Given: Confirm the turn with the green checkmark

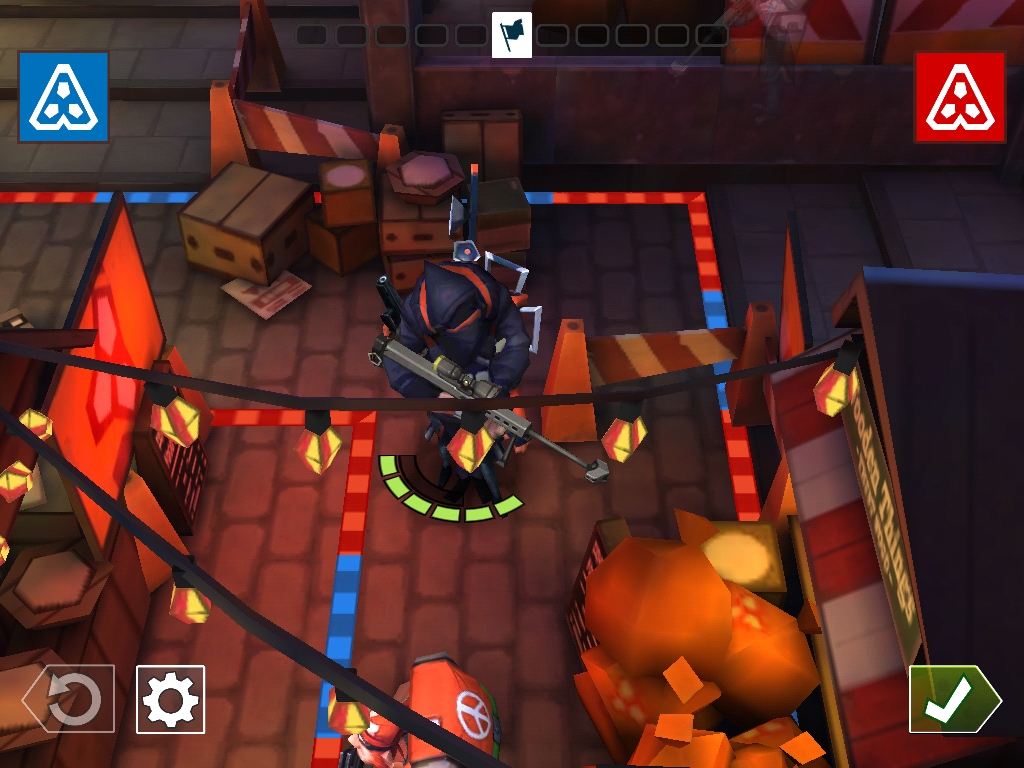Looking at the screenshot, I should (952, 700).
